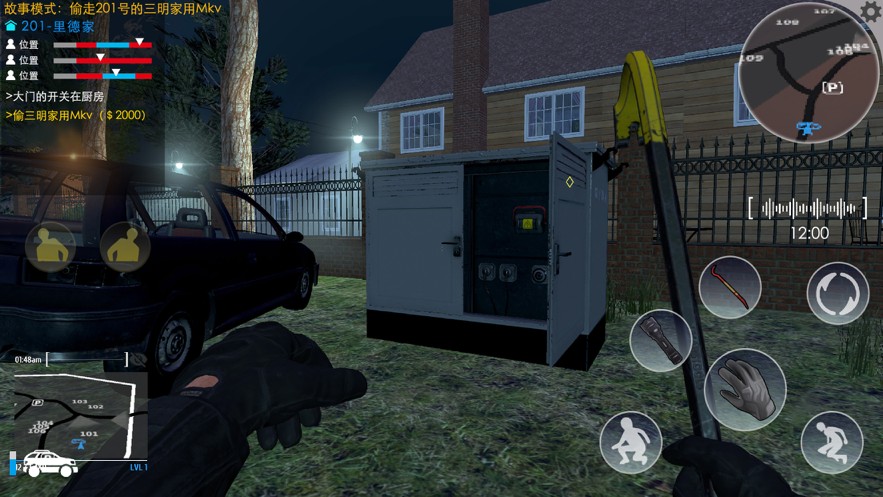Image resolution: width=883 pixels, height=497 pixels.
Task: Select the crowbar tool button
Action: [729, 288]
